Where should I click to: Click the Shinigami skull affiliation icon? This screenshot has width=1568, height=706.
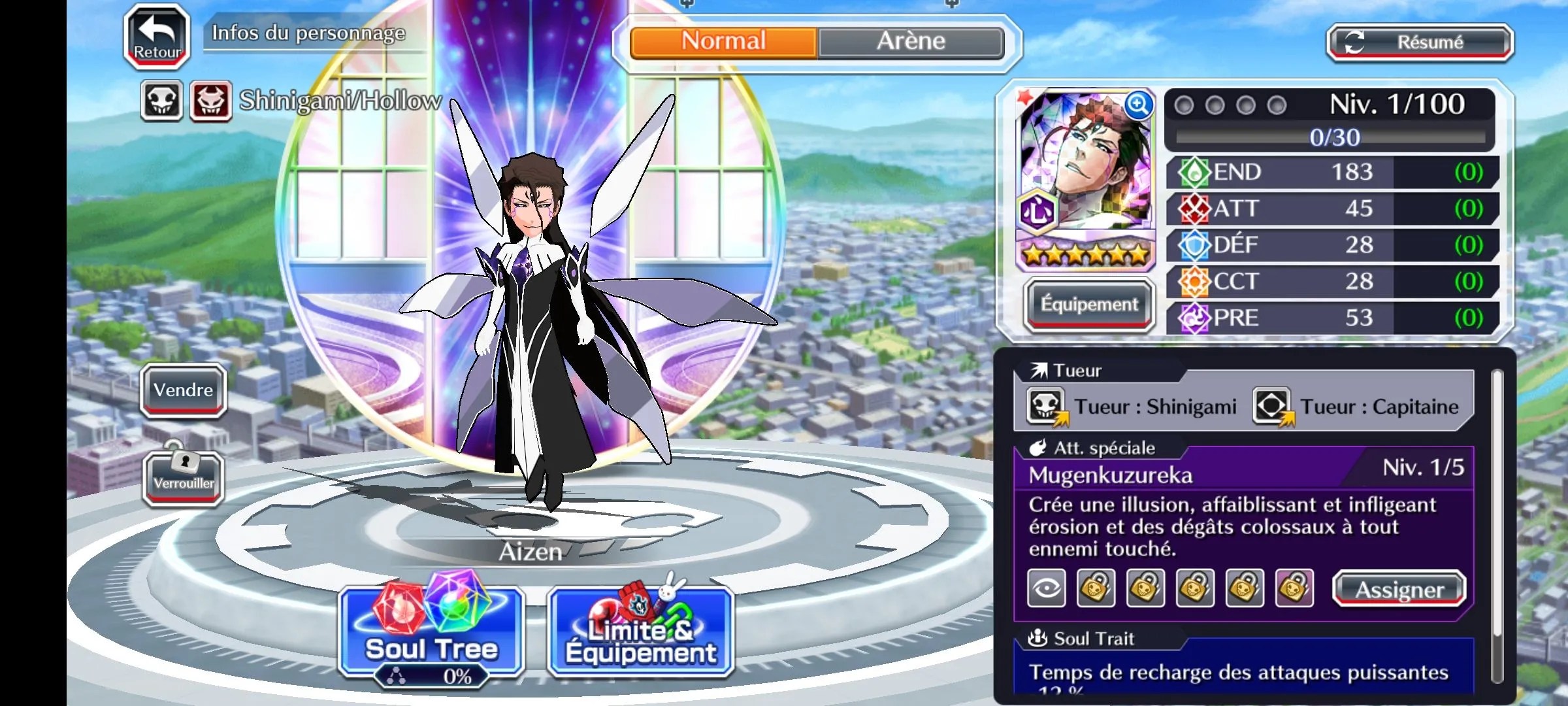click(x=161, y=101)
